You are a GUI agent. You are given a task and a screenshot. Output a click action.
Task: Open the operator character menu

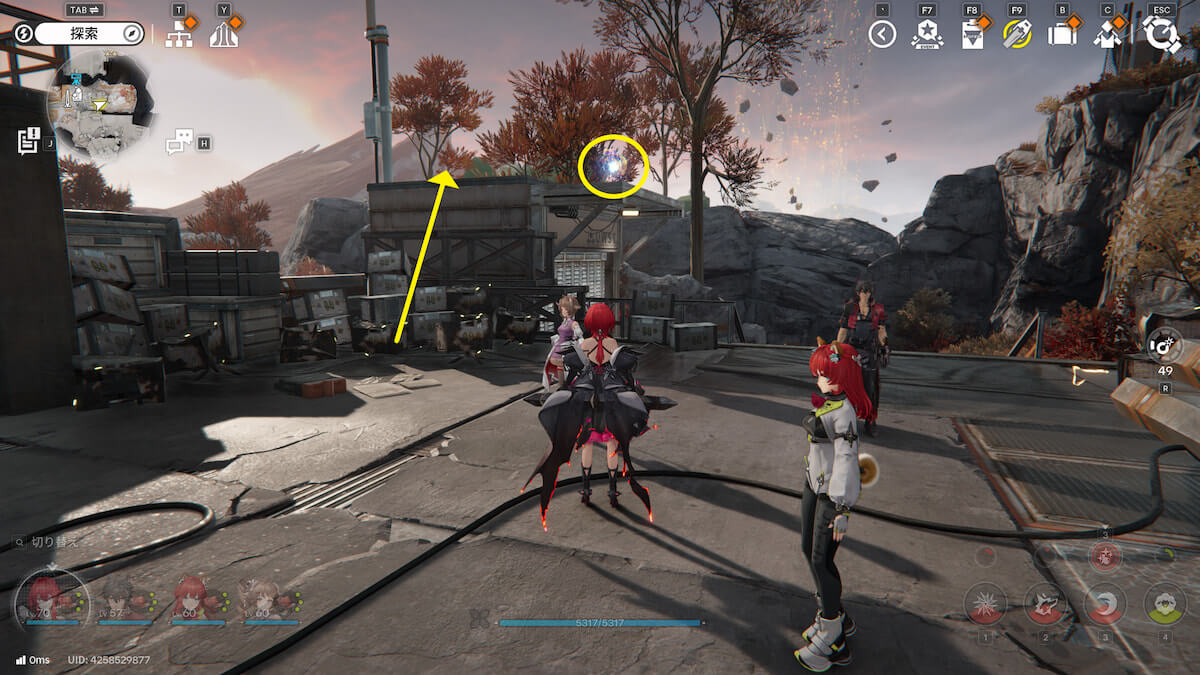point(1106,35)
